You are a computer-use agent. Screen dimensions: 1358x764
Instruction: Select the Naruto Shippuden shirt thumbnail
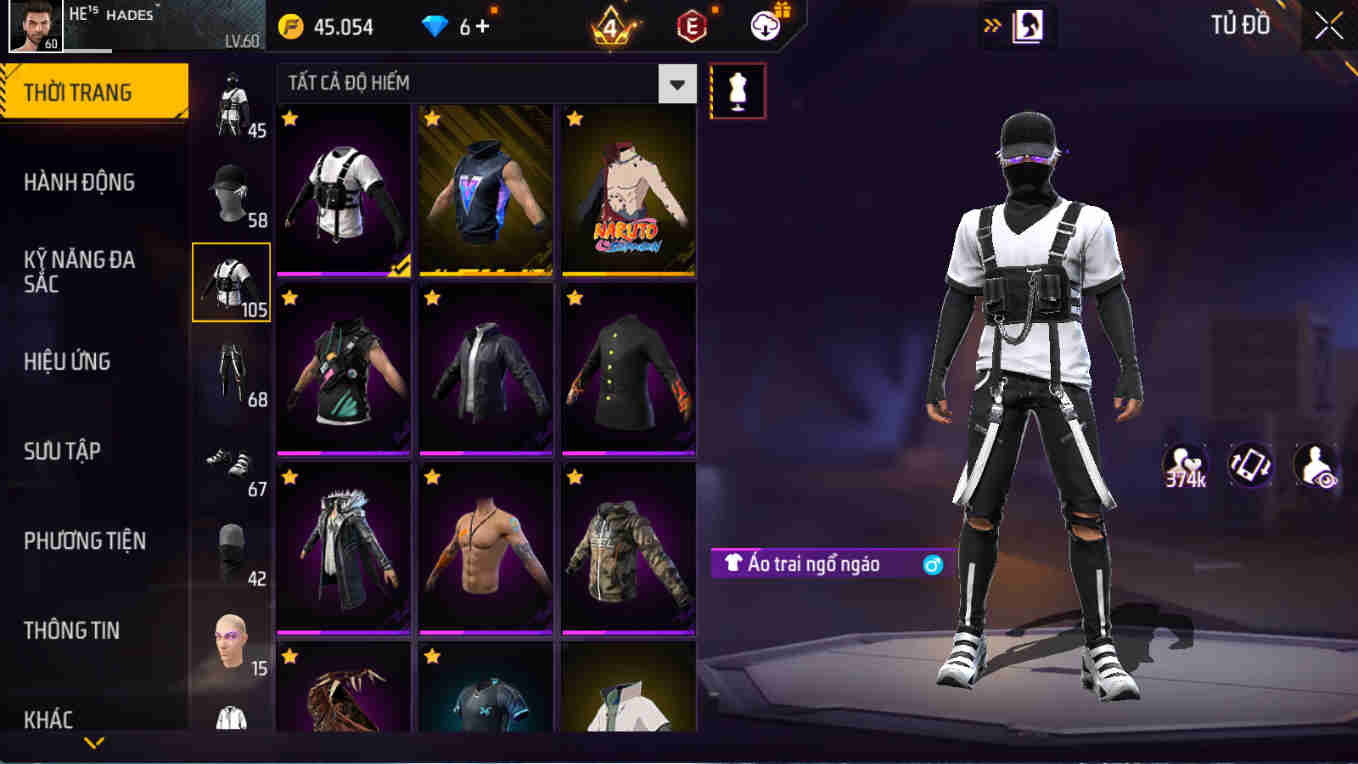628,190
